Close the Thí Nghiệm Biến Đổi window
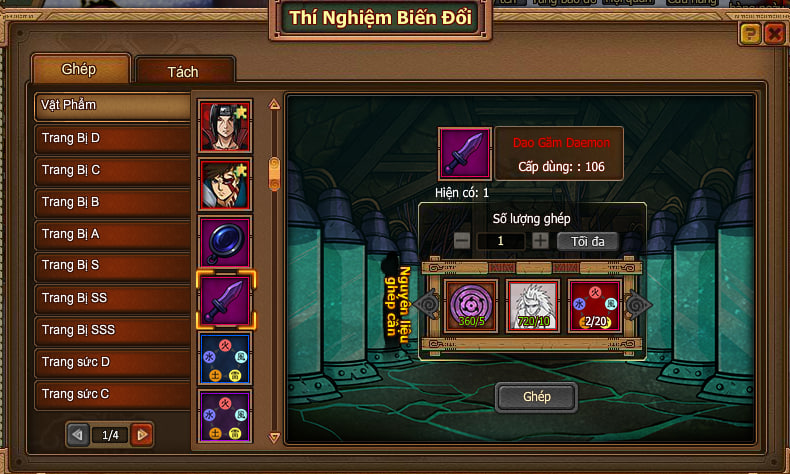This screenshot has height=474, width=790. point(774,34)
